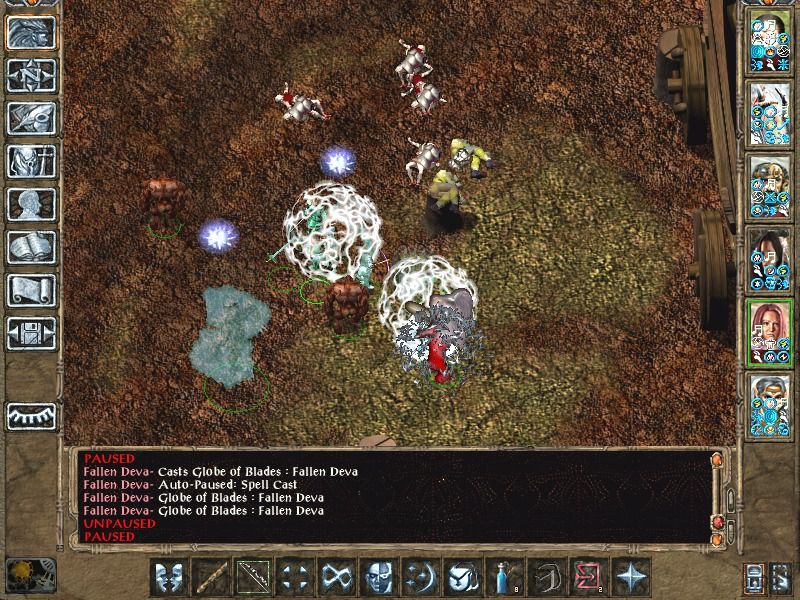
Task: Click the clock pause button in corner
Action: [x=31, y=575]
